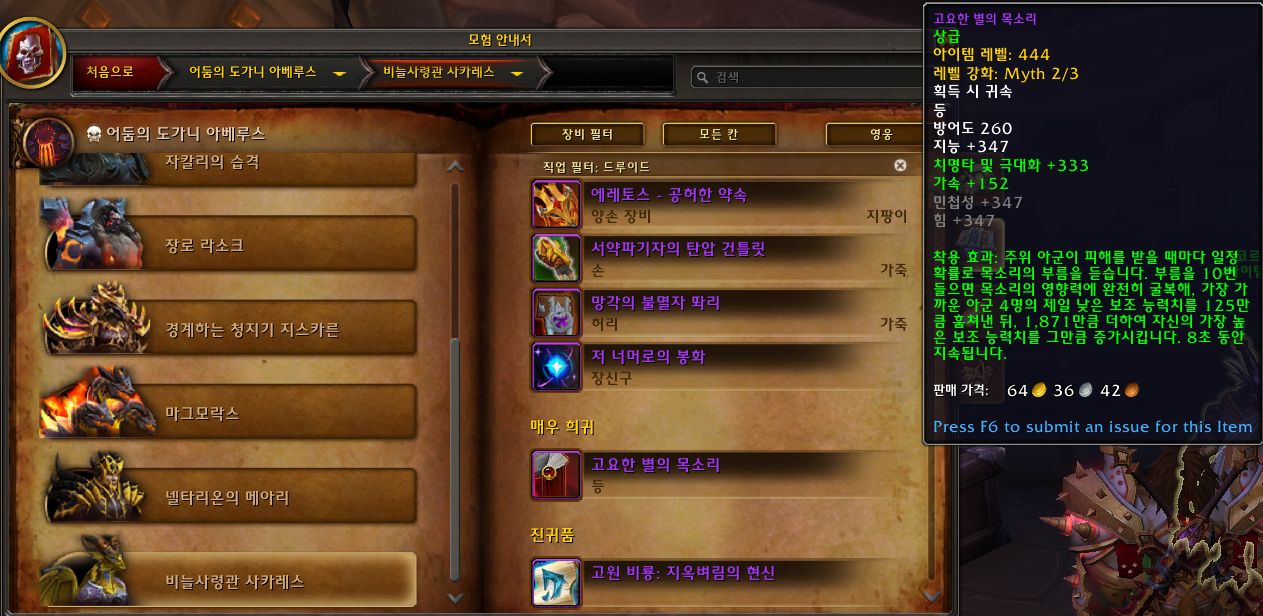Open the 장비 필터 gear filter
This screenshot has height=616, width=1263.
(x=586, y=134)
